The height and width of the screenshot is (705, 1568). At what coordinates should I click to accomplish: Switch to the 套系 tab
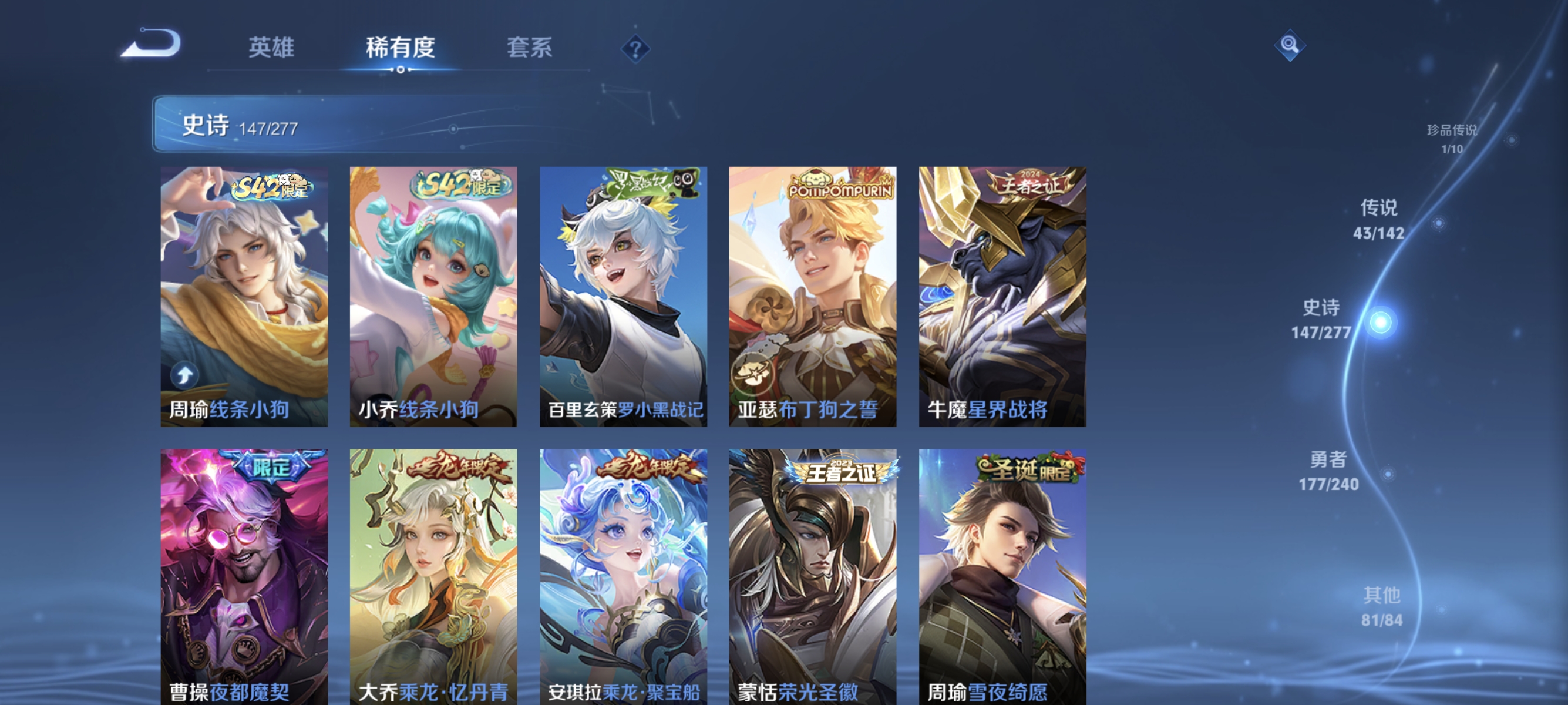[529, 49]
